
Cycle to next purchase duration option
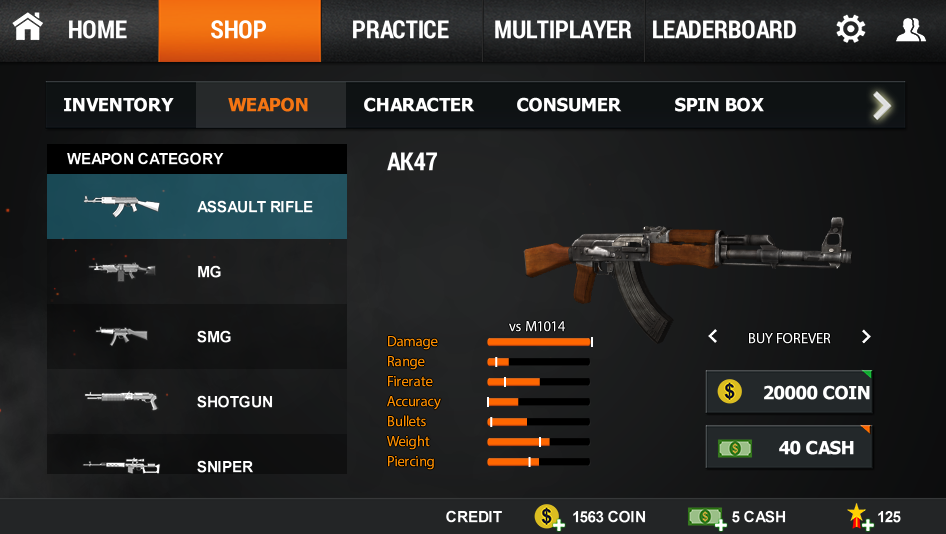(866, 337)
